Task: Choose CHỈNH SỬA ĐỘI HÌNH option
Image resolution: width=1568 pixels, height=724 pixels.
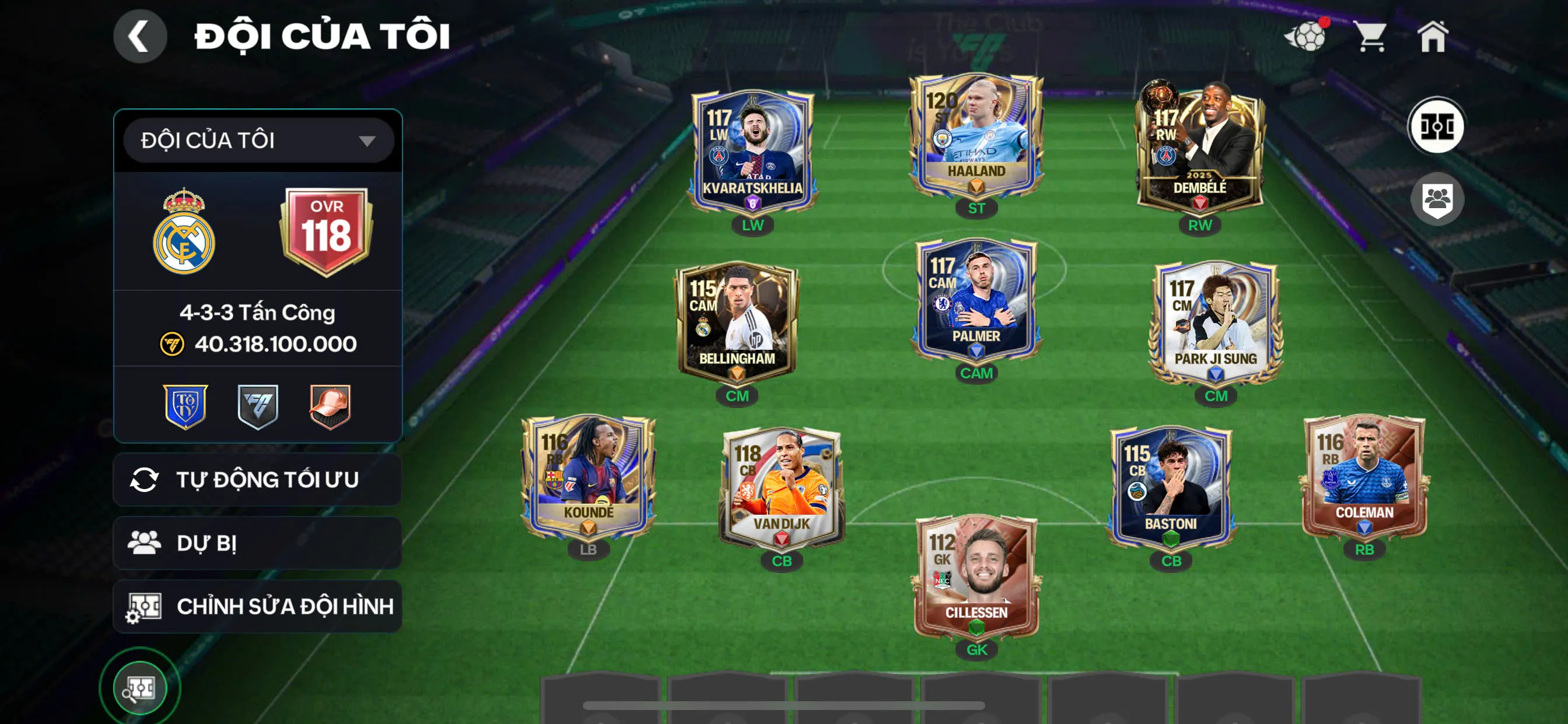Action: tap(257, 606)
